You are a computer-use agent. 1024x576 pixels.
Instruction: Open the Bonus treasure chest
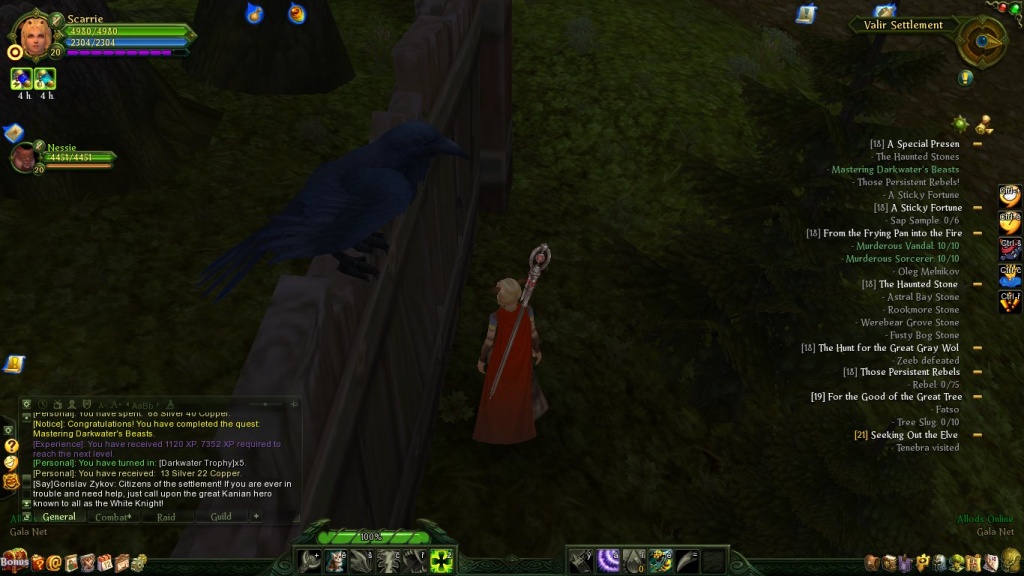click(x=14, y=561)
